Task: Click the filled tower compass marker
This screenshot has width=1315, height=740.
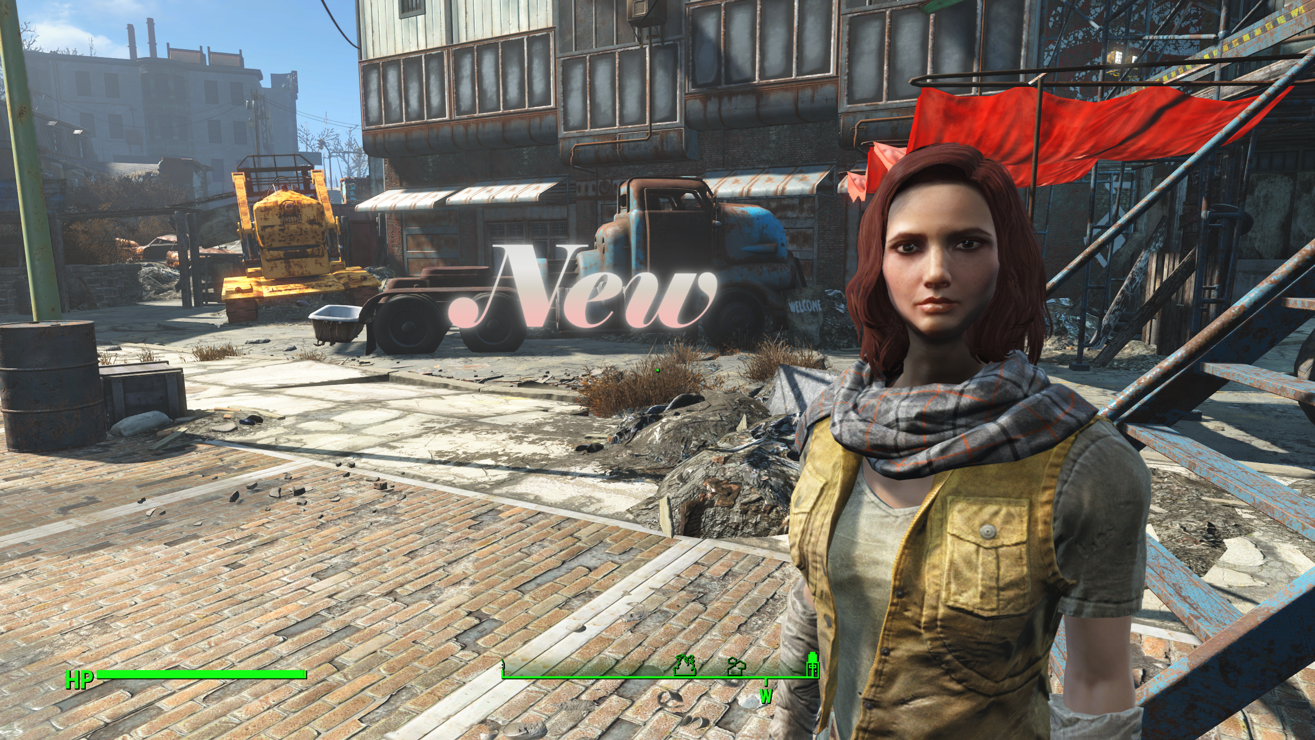Action: click(812, 663)
